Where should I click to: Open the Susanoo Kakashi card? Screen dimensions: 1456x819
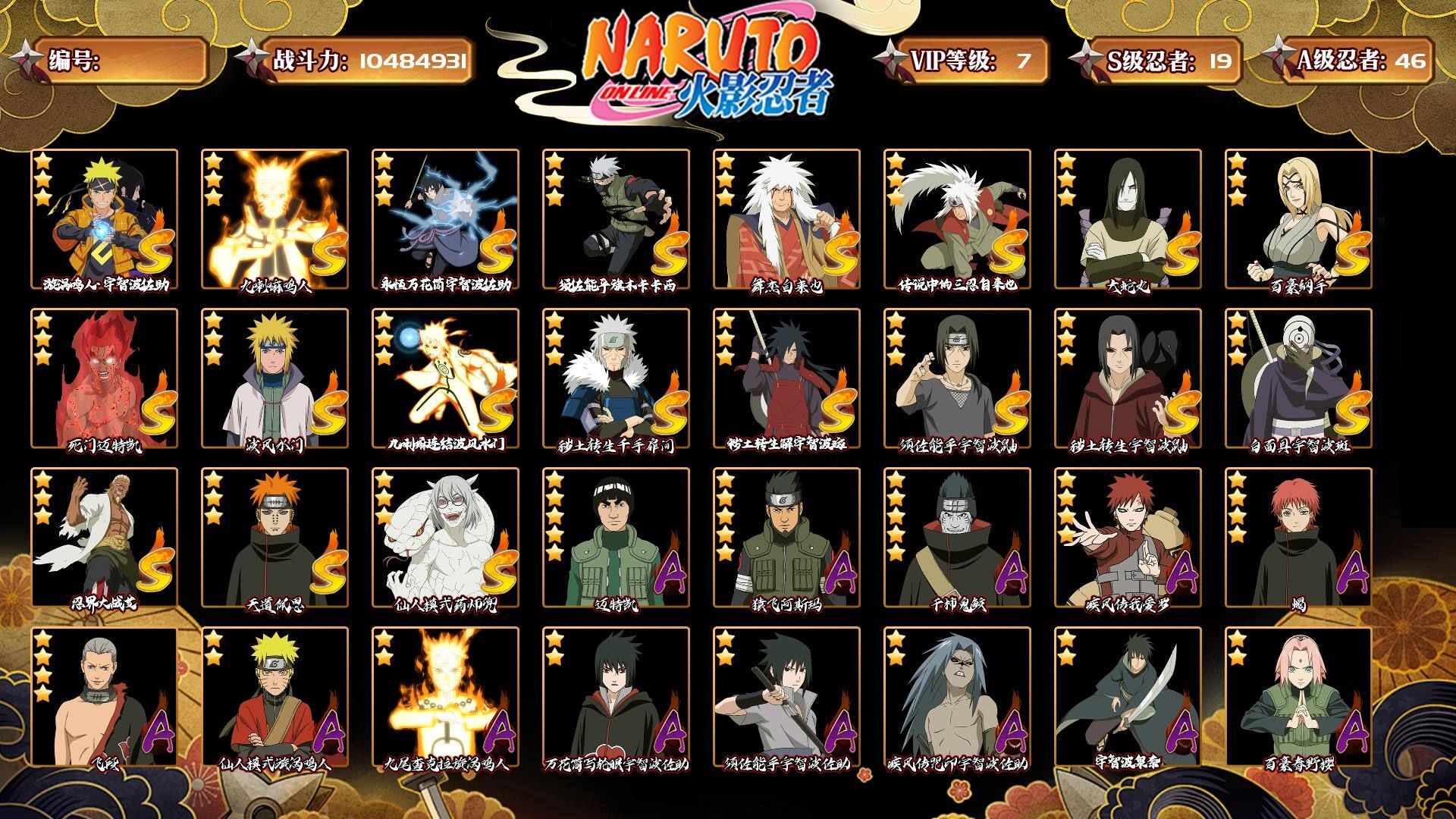616,219
